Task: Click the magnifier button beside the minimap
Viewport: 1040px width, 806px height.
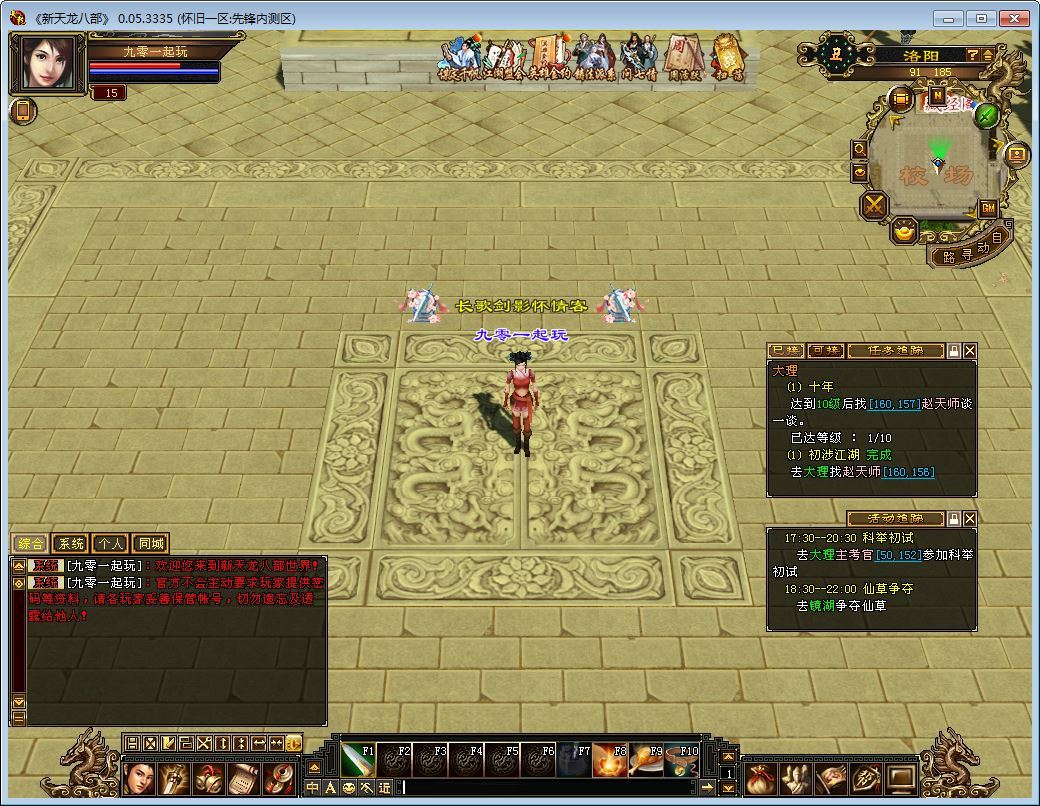Action: tap(859, 149)
